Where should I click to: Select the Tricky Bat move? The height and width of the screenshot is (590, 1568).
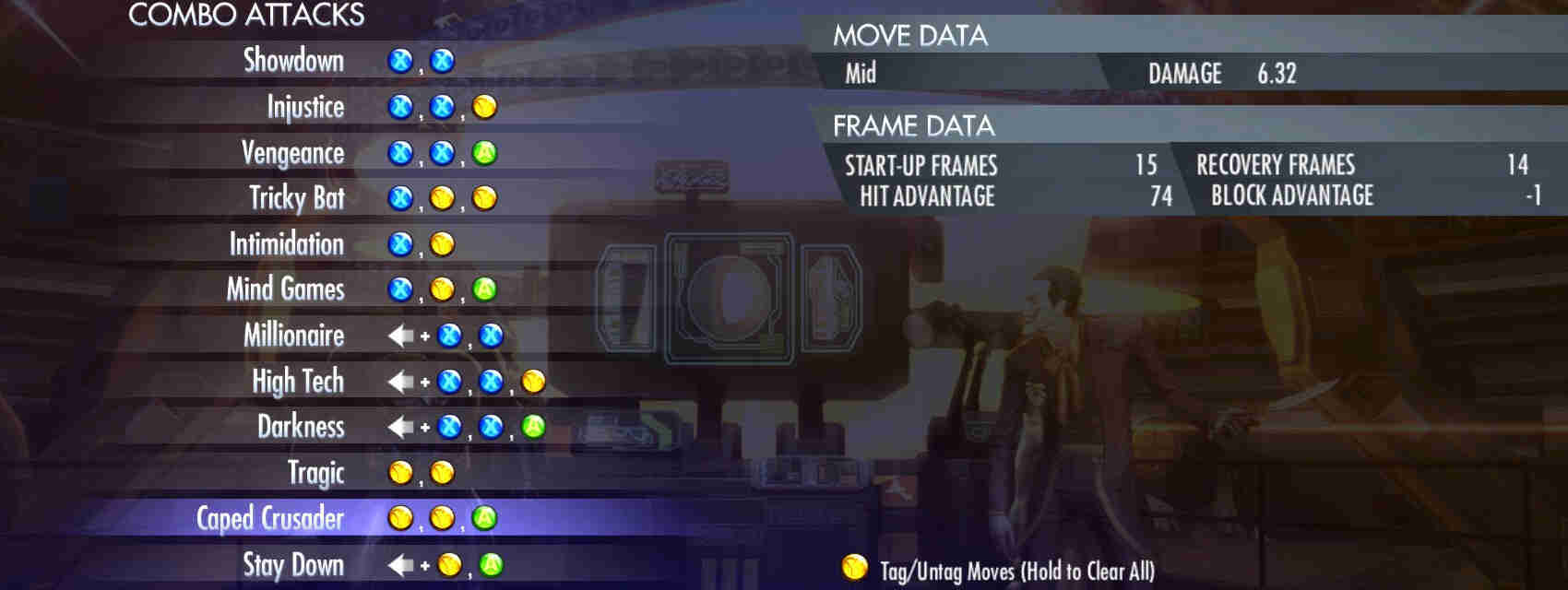click(296, 198)
